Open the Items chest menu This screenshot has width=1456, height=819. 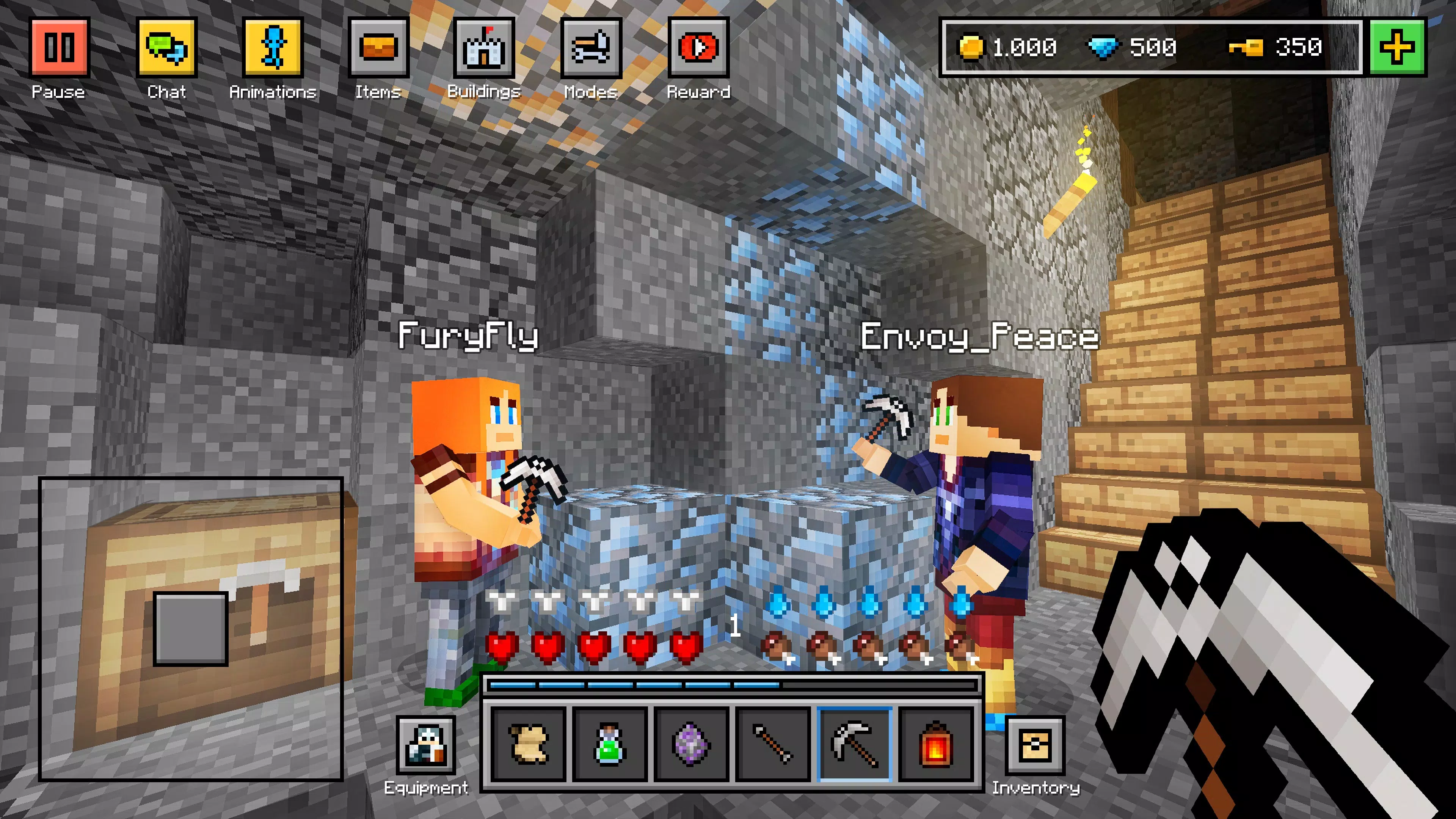378,47
